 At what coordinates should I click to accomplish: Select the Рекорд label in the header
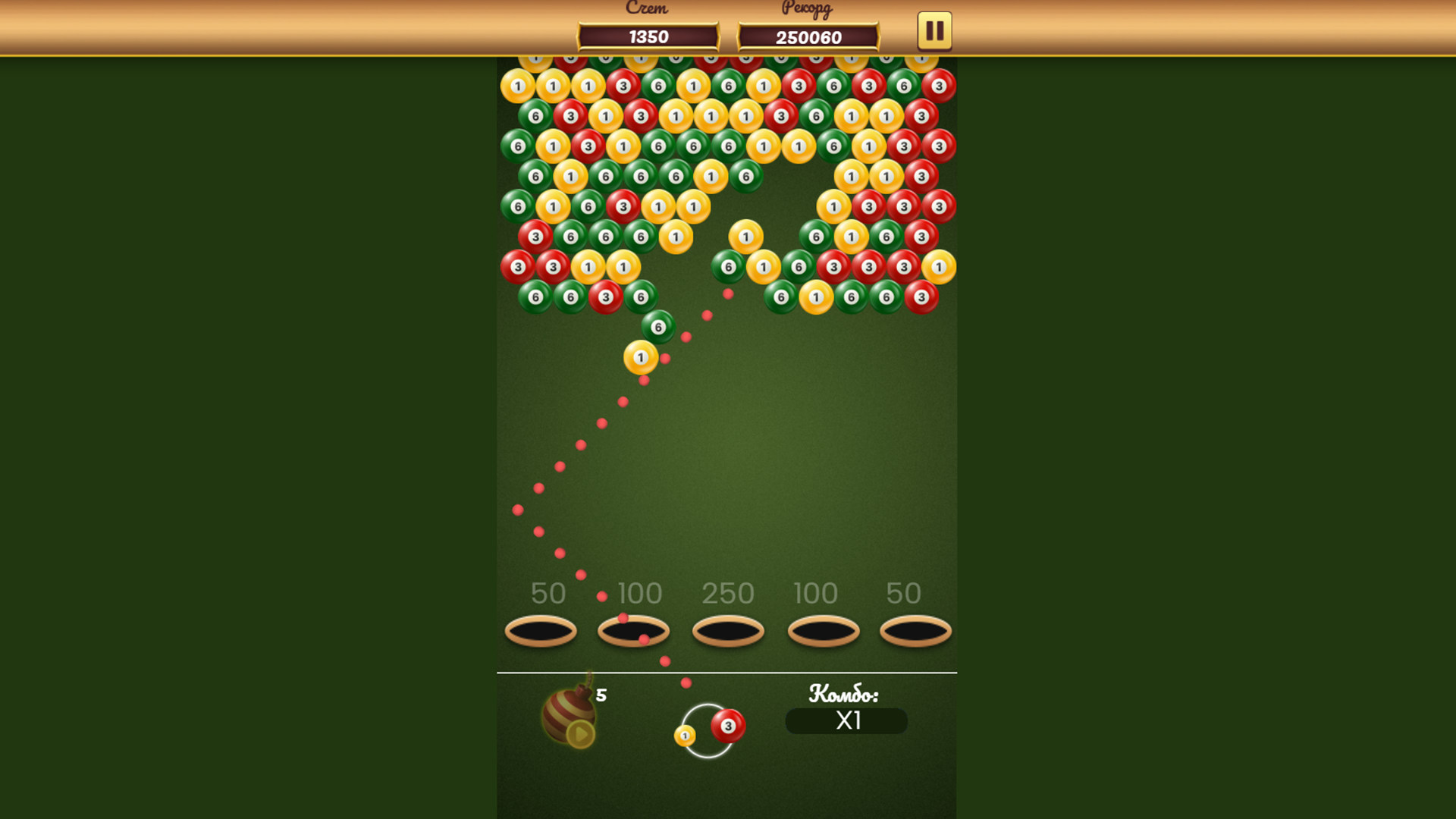(805, 9)
